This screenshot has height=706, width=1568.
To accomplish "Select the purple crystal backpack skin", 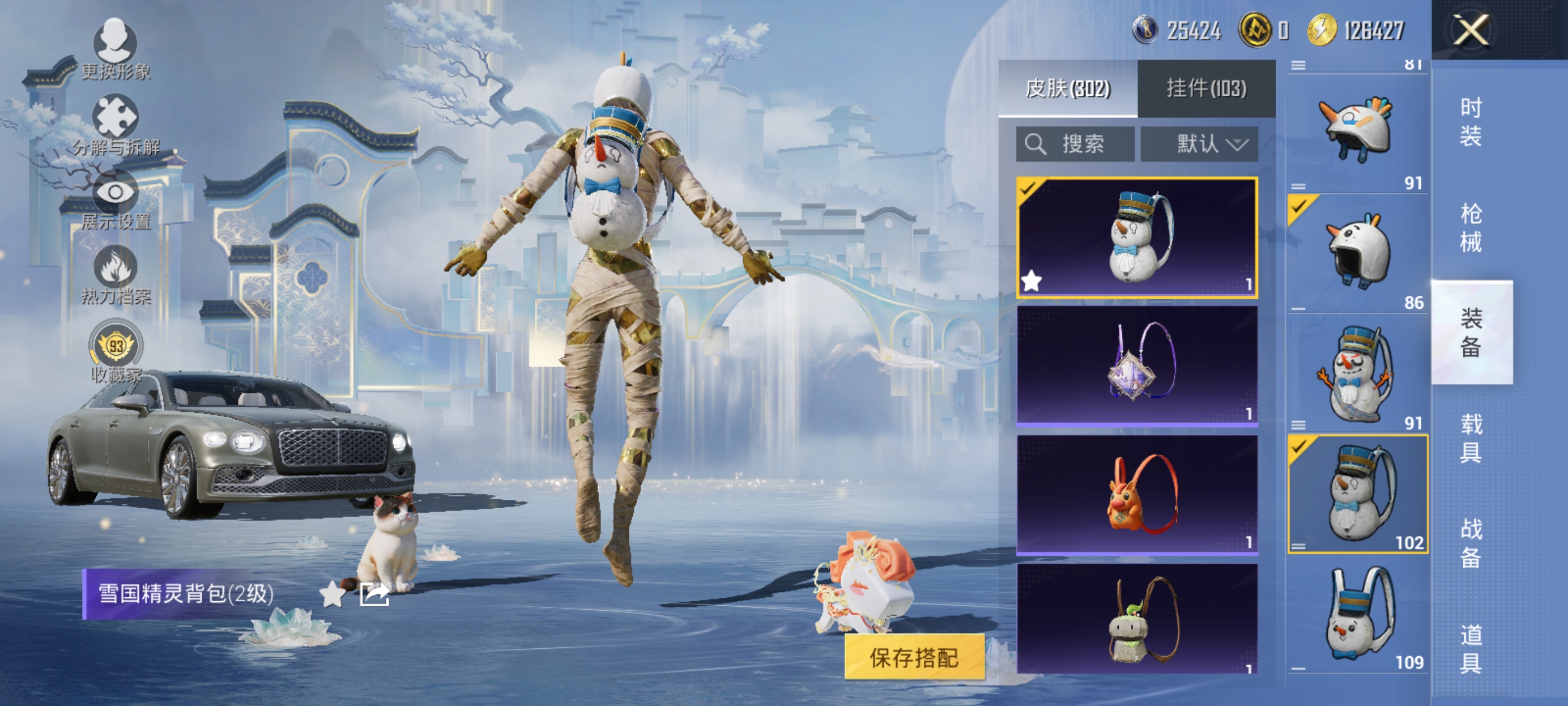I will (1137, 365).
